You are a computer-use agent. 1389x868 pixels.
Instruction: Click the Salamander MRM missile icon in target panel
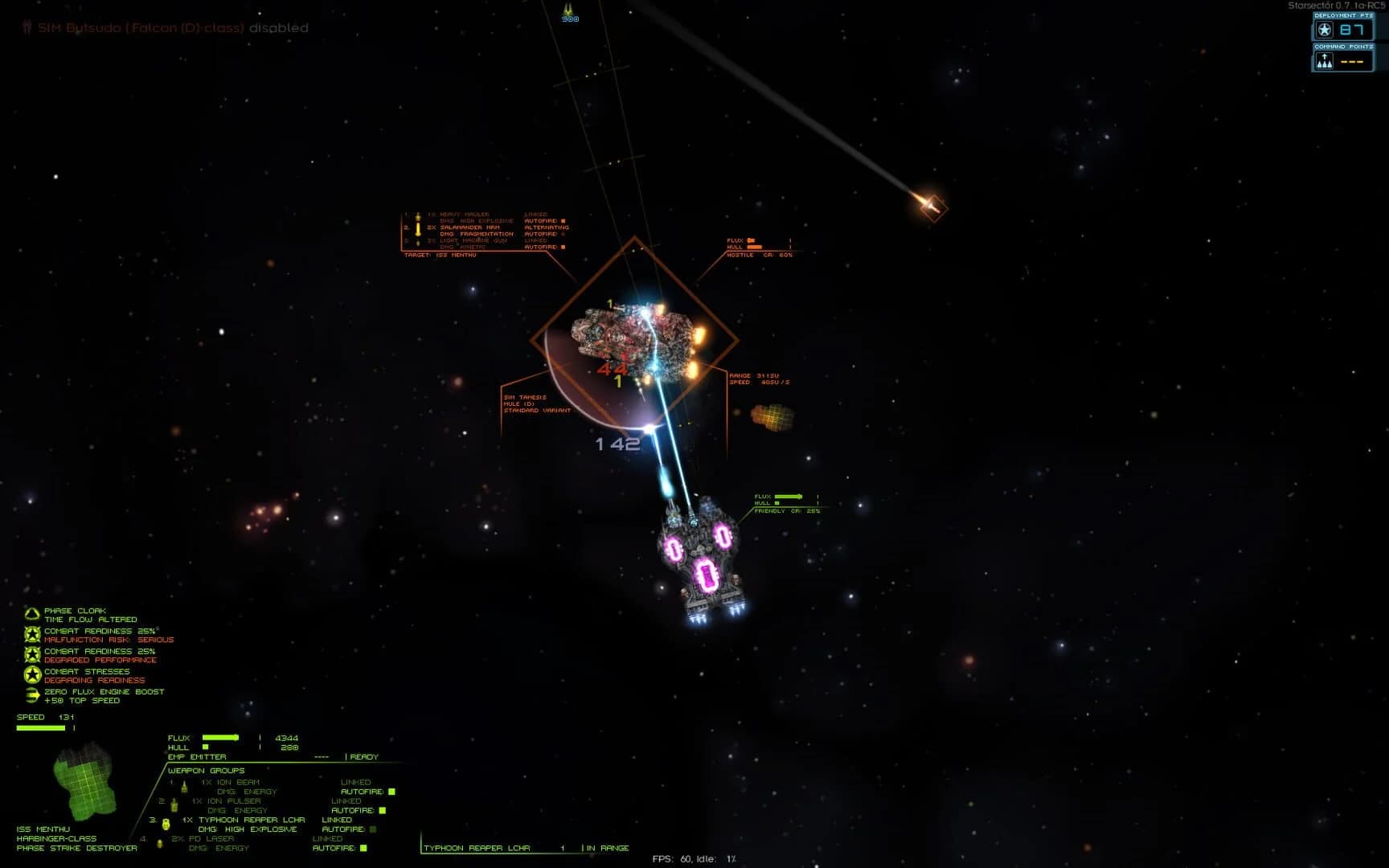(x=417, y=229)
